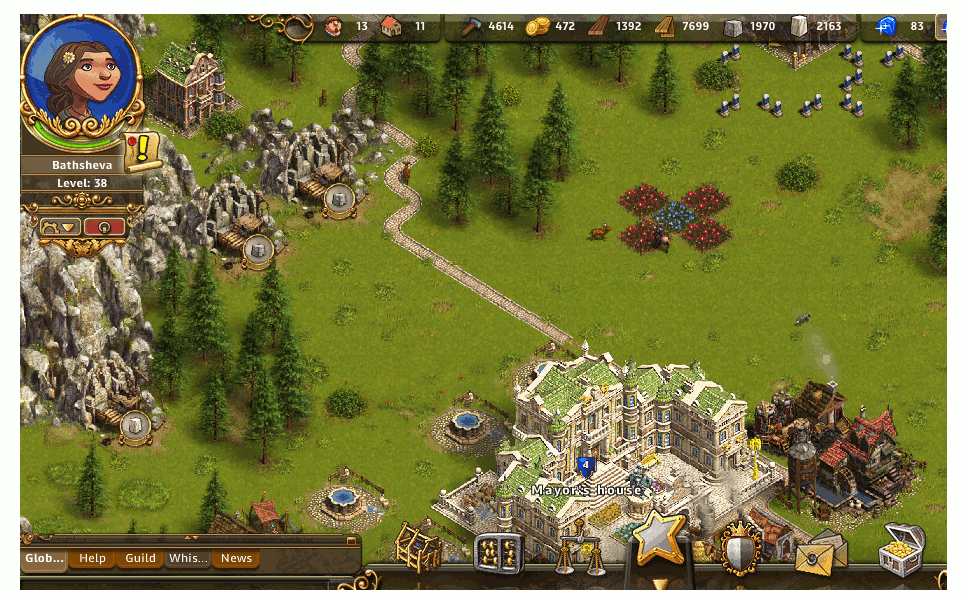Select the Guild chat tab

click(140, 558)
